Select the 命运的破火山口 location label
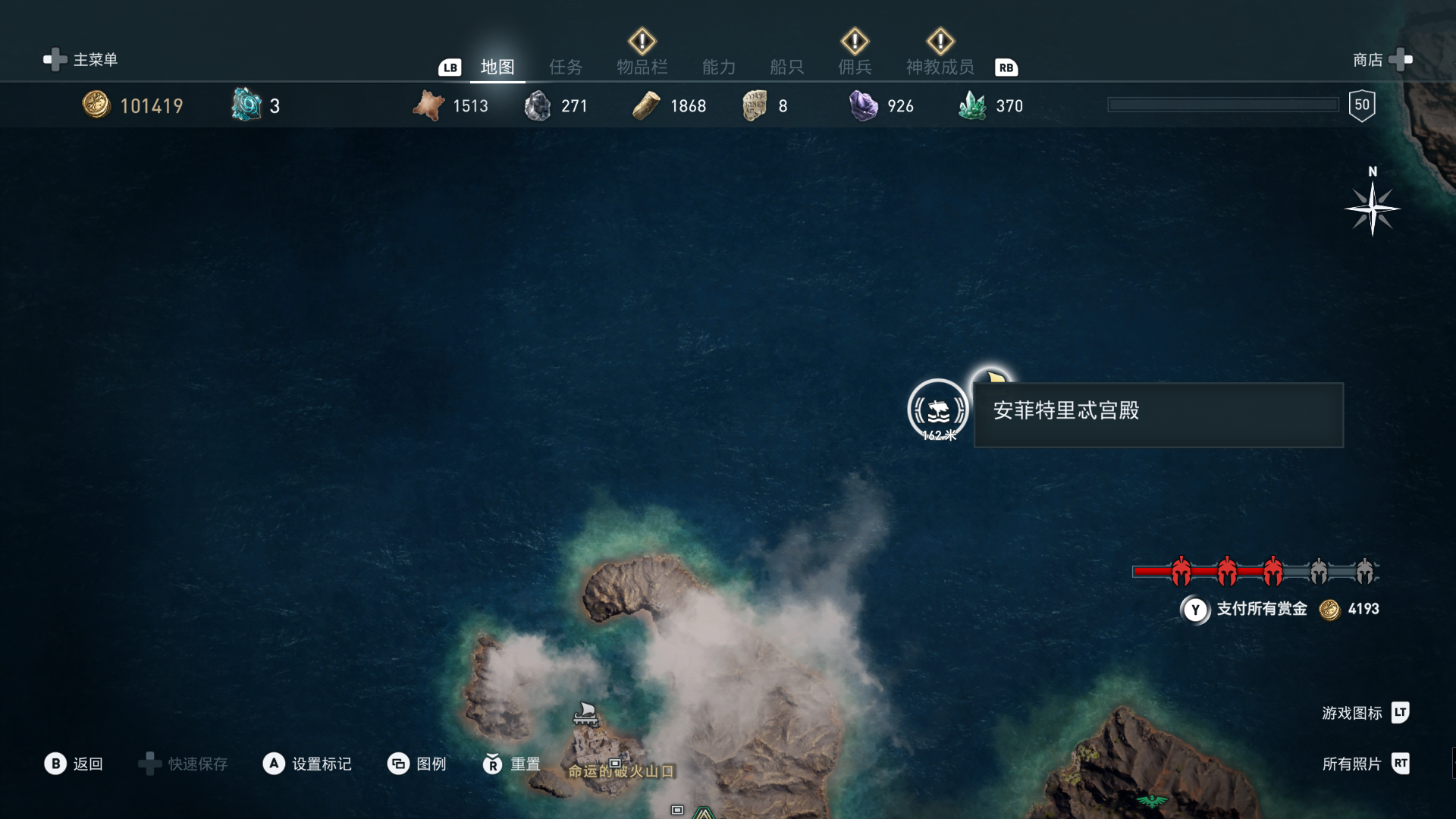 621,771
